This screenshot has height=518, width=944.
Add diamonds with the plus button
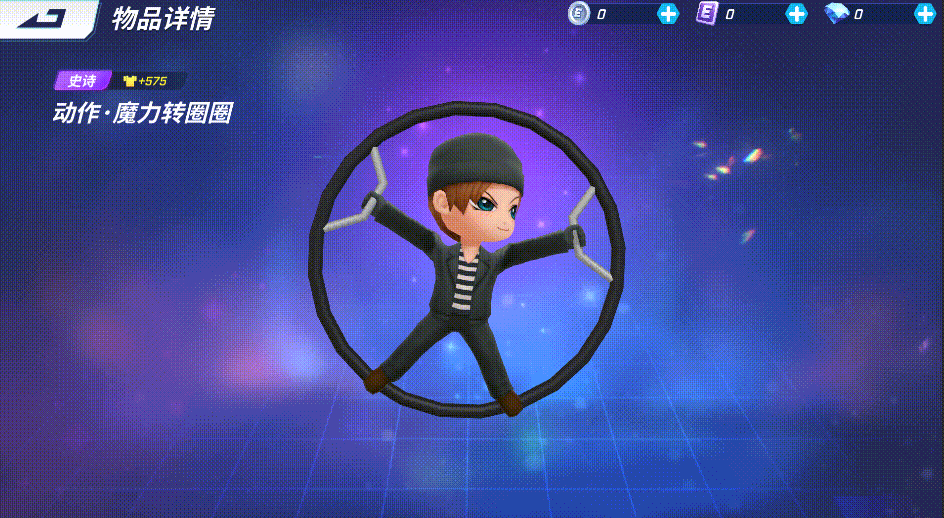pyautogui.click(x=925, y=14)
